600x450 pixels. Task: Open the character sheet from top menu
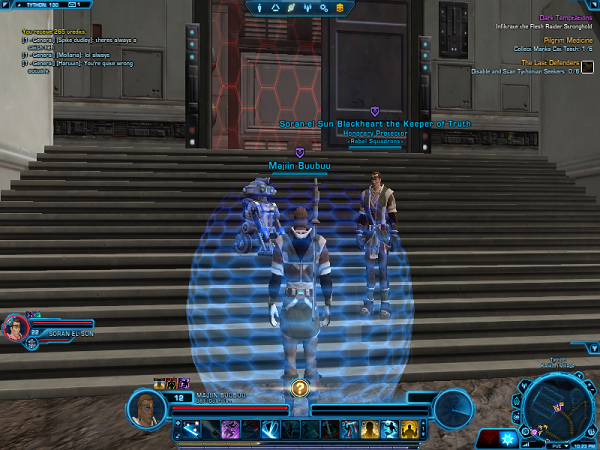point(262,8)
